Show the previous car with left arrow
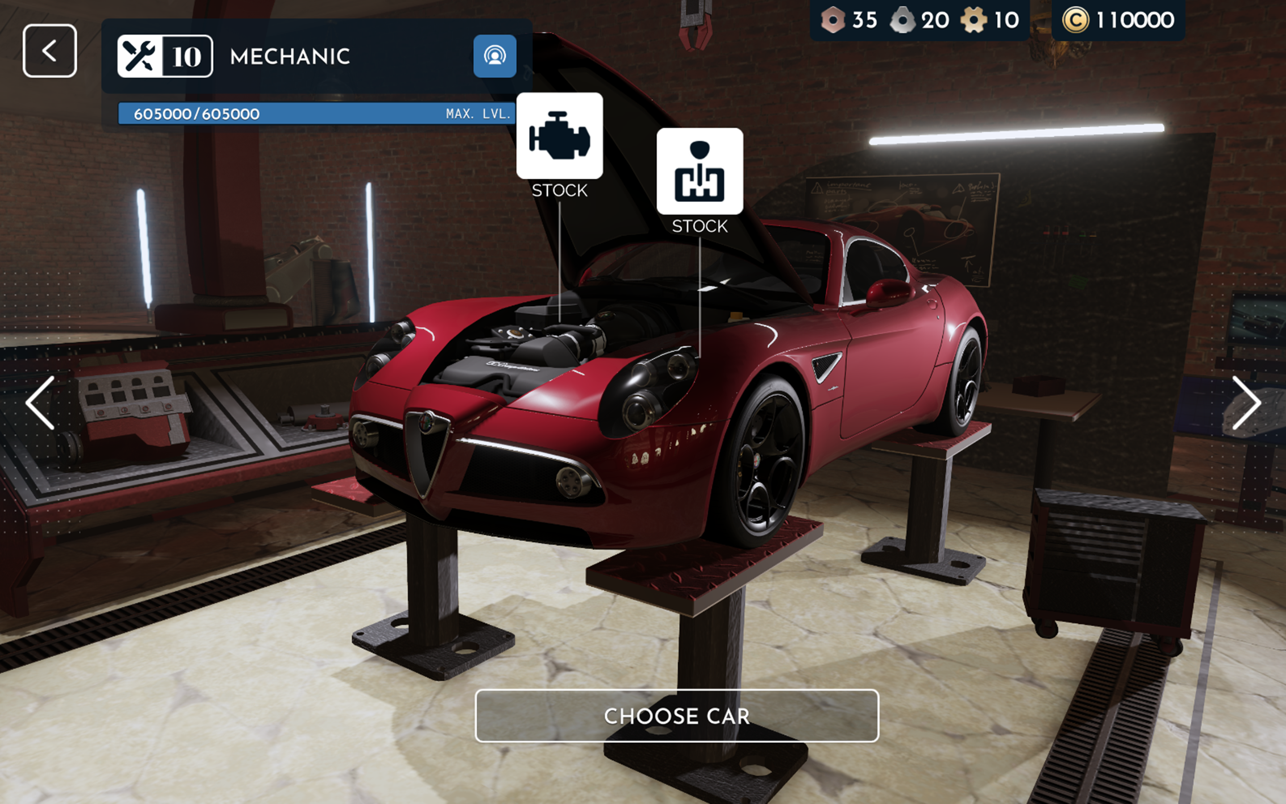1286x804 pixels. point(40,403)
